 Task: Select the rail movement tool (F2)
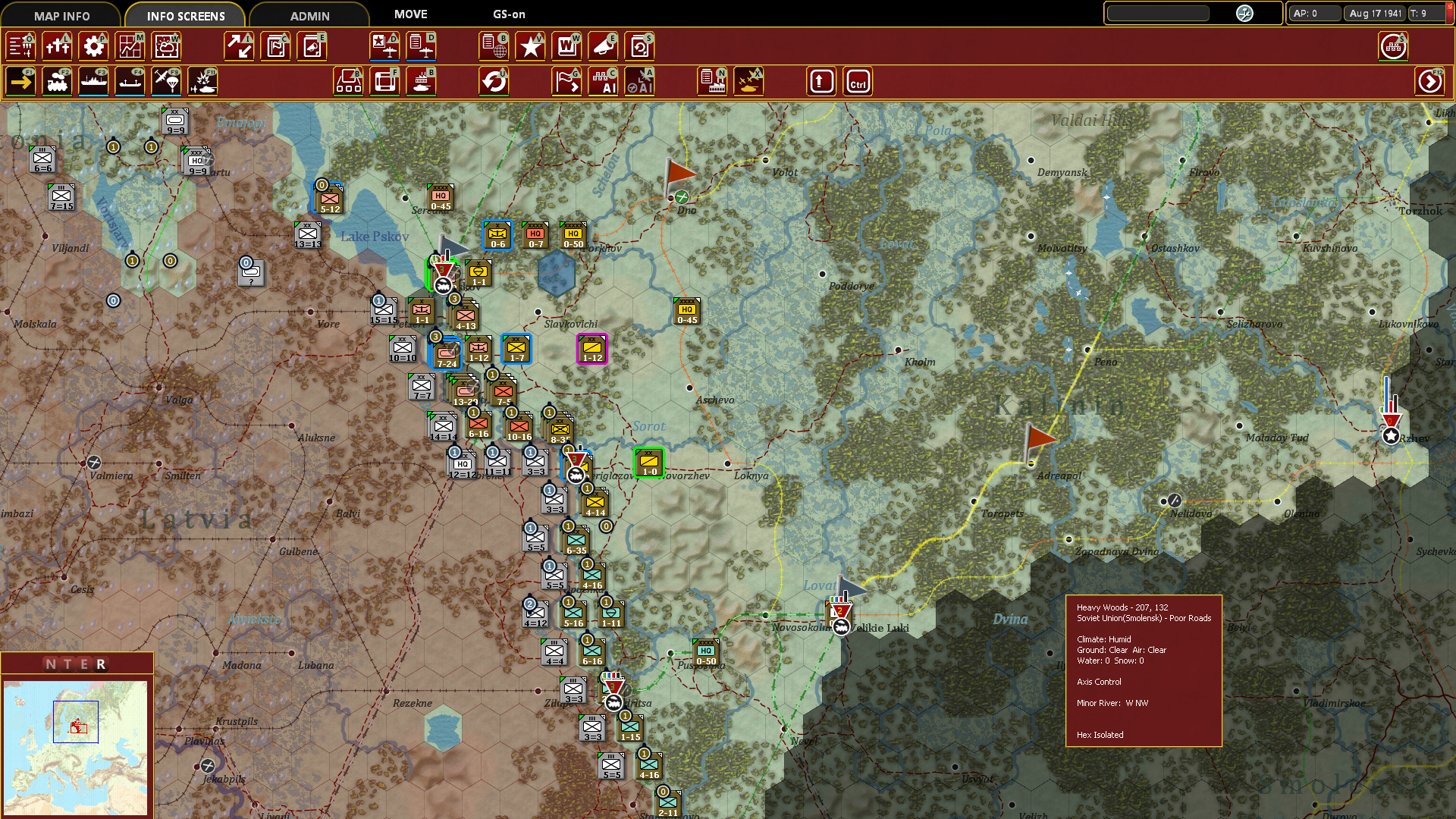[58, 81]
